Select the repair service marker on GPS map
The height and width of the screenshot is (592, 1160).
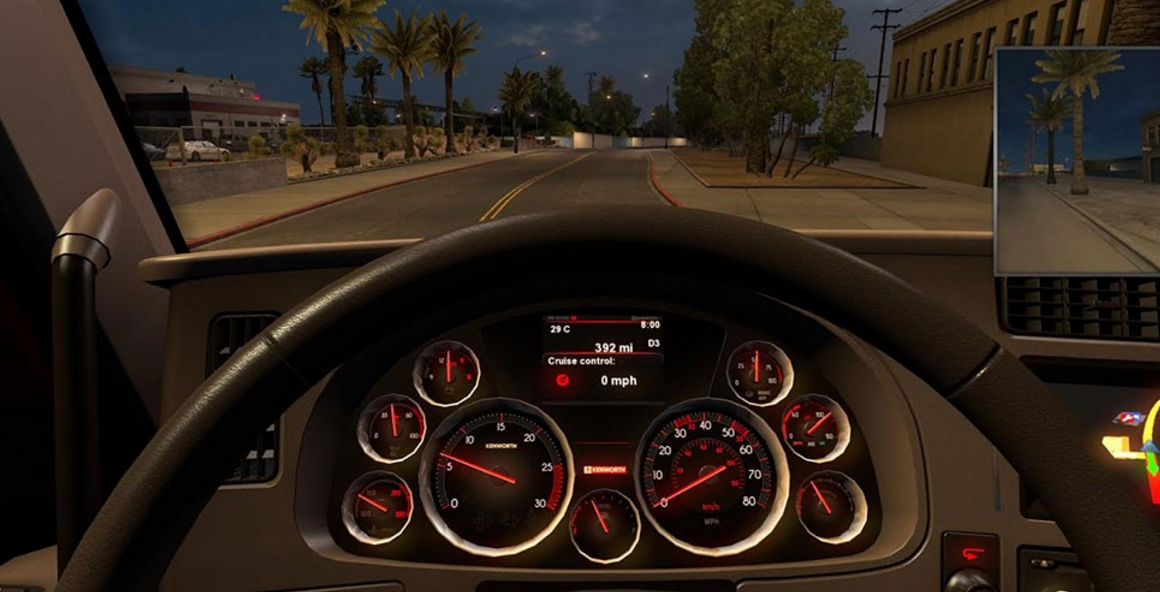click(x=1129, y=418)
